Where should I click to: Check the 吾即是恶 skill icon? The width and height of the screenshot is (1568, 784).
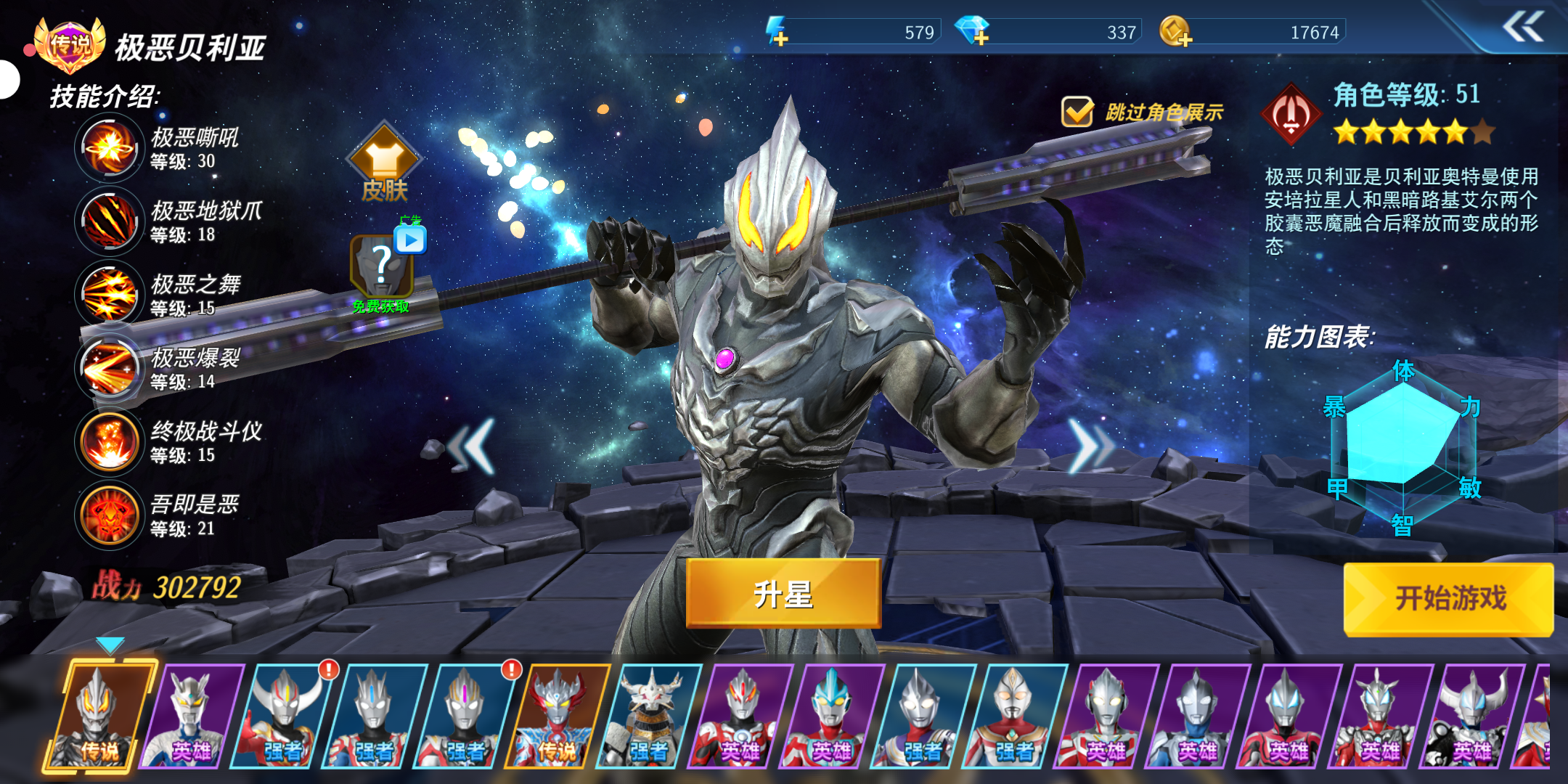tap(109, 515)
